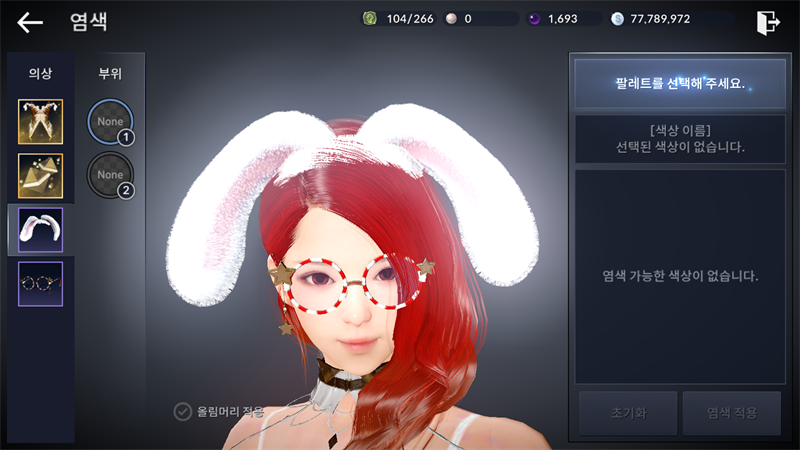This screenshot has height=450, width=800.
Task: Tap the green stamina counter
Action: click(398, 19)
